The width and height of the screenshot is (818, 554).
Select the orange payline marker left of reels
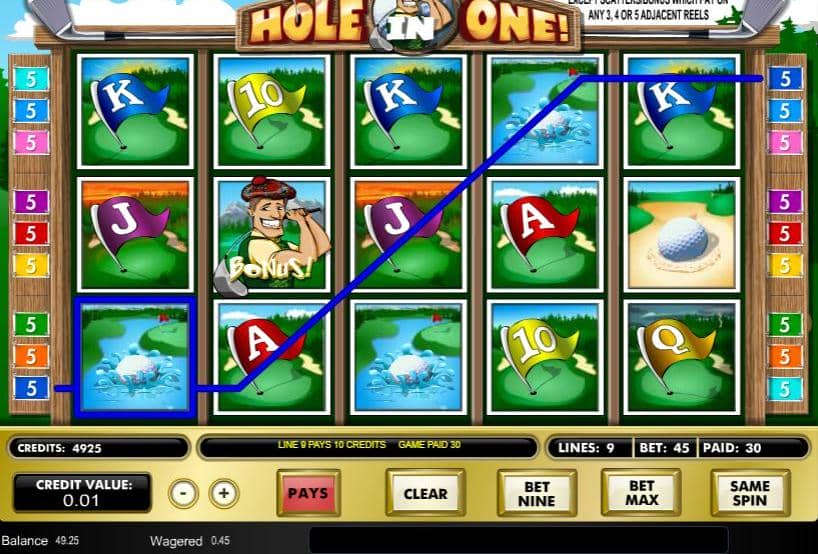click(31, 356)
